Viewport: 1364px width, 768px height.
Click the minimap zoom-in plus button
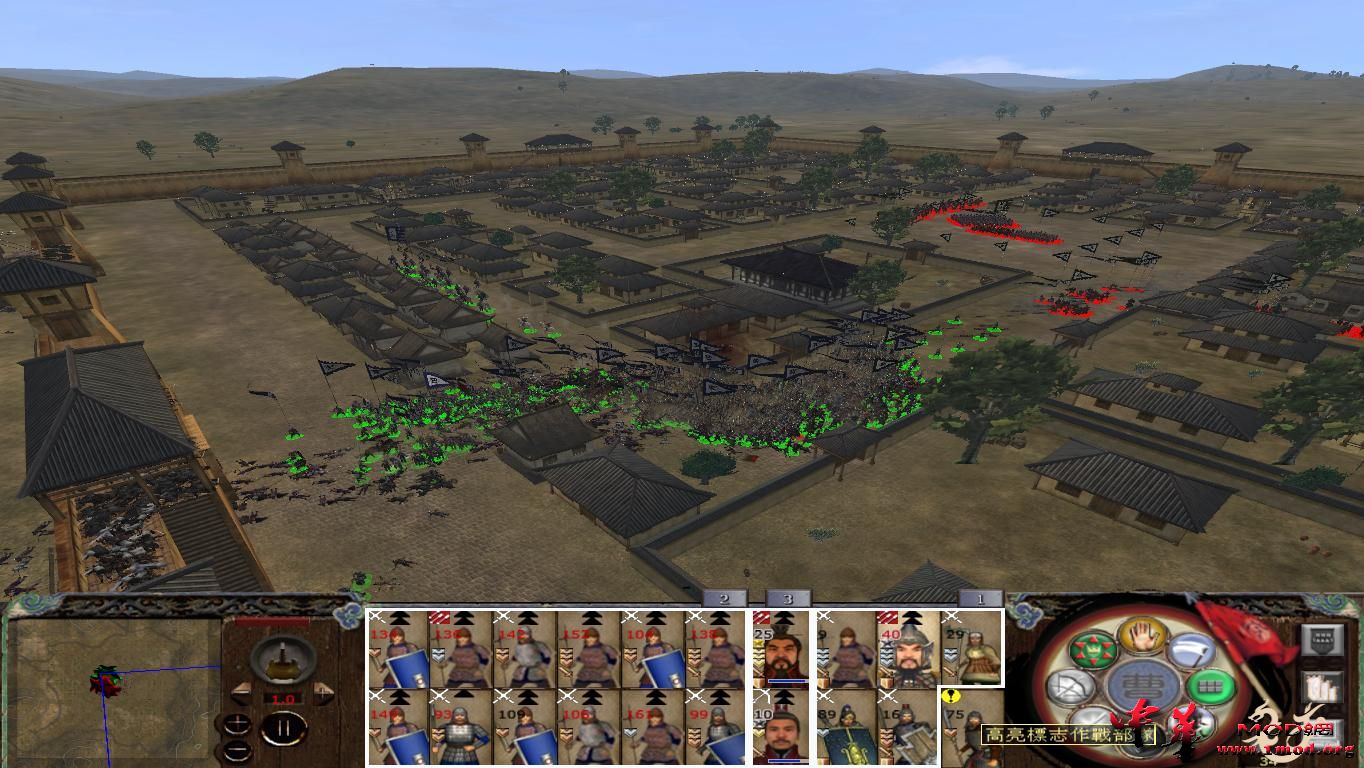tap(238, 724)
